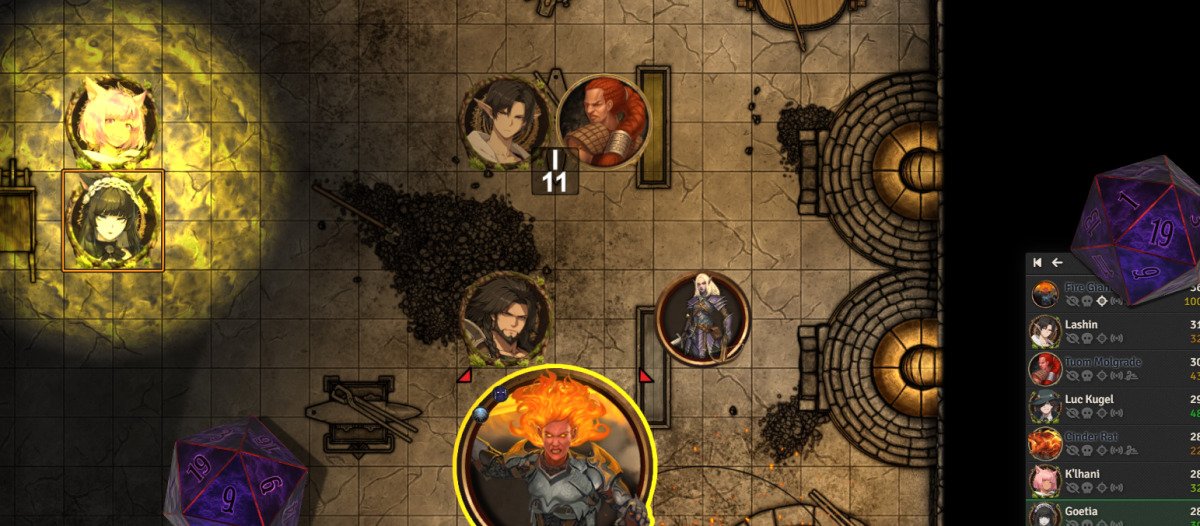Image resolution: width=1200 pixels, height=526 pixels.
Task: Choose Luc Kugel's combat tracker row
Action: click(x=1089, y=399)
